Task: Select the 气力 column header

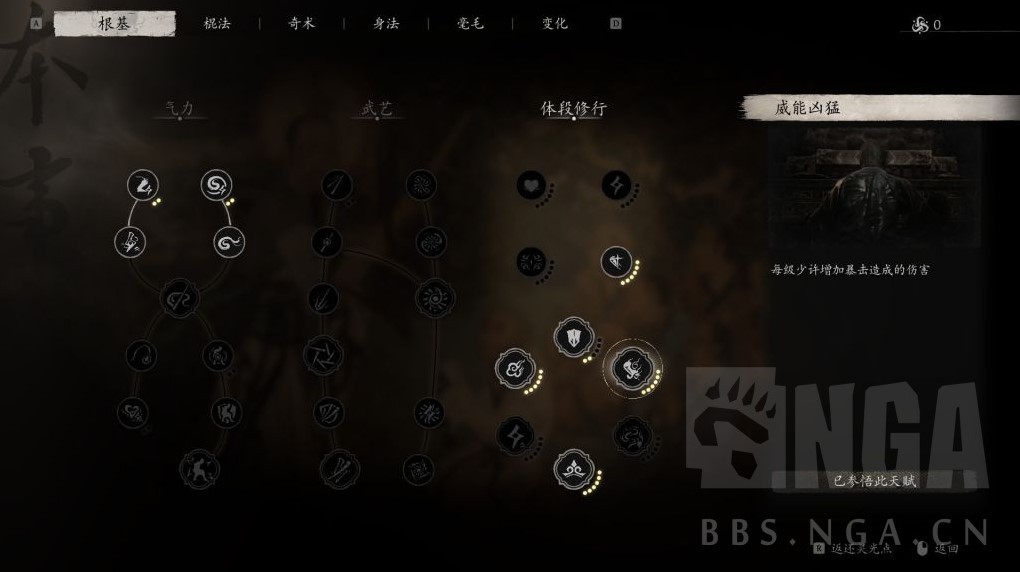Action: [180, 108]
